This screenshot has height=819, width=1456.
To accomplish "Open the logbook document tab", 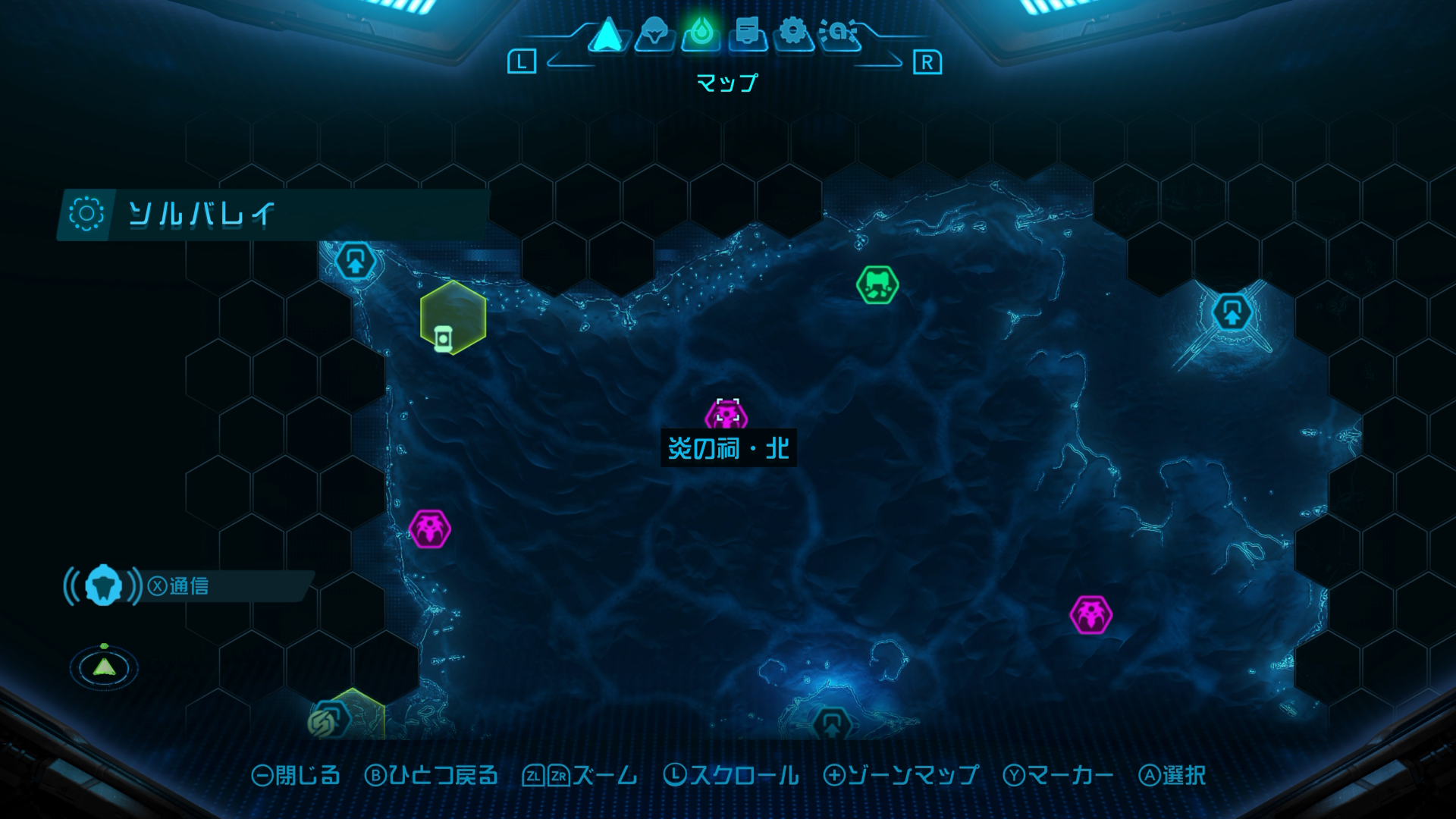I will [748, 34].
